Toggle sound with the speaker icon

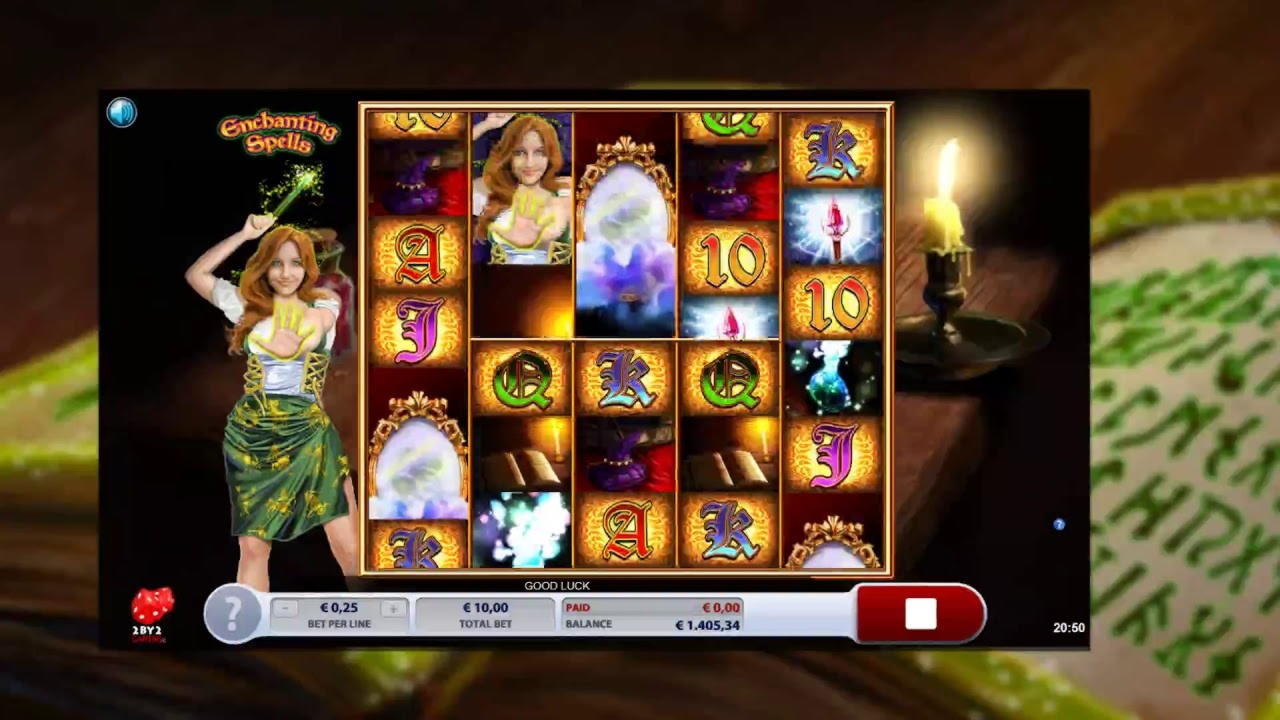121,113
